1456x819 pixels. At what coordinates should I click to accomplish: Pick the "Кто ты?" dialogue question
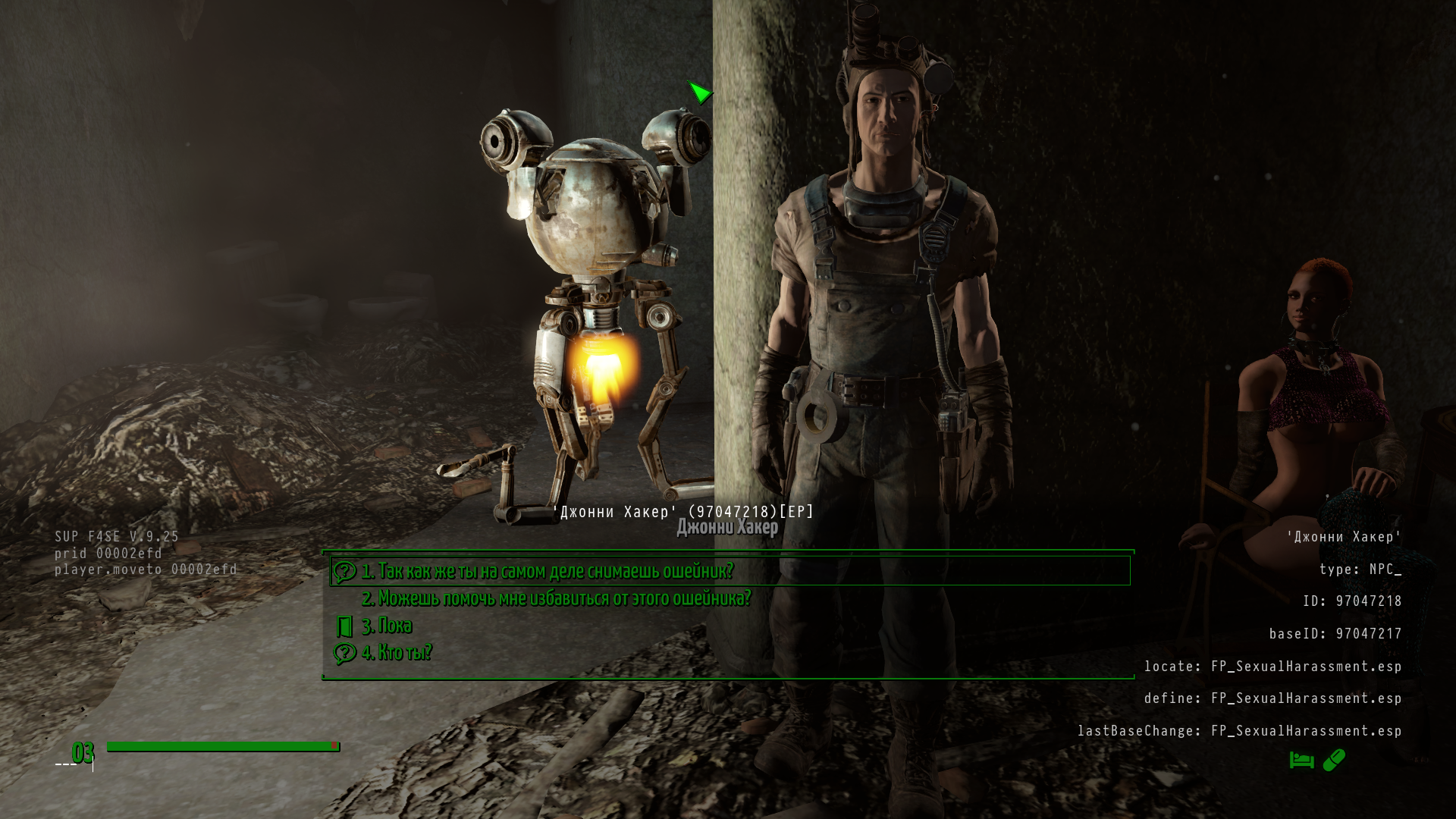tap(396, 652)
